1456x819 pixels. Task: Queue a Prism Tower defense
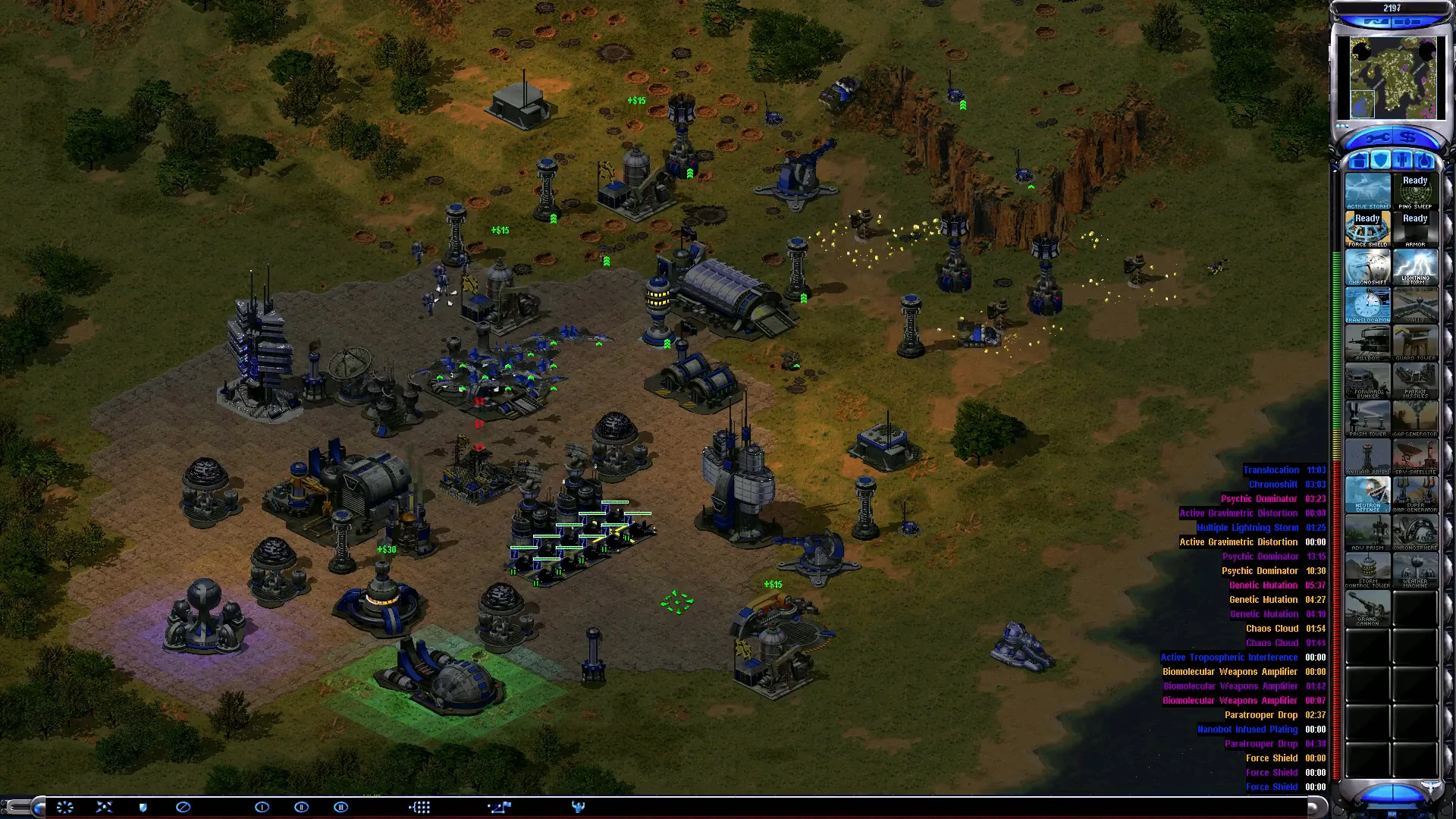(1367, 419)
